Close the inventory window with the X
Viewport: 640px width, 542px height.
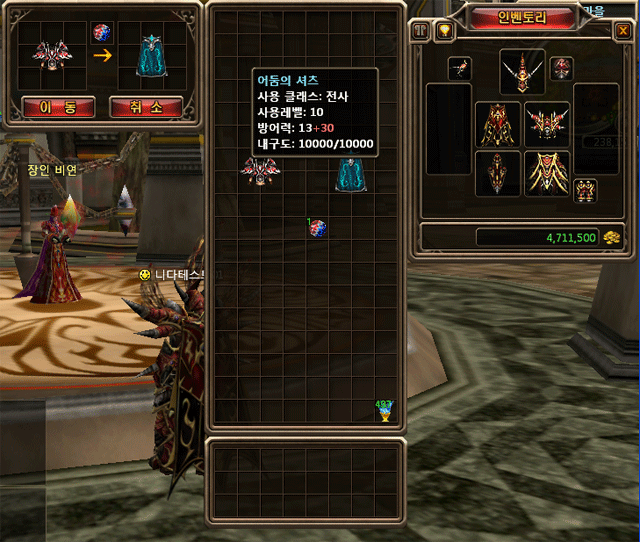point(622,31)
